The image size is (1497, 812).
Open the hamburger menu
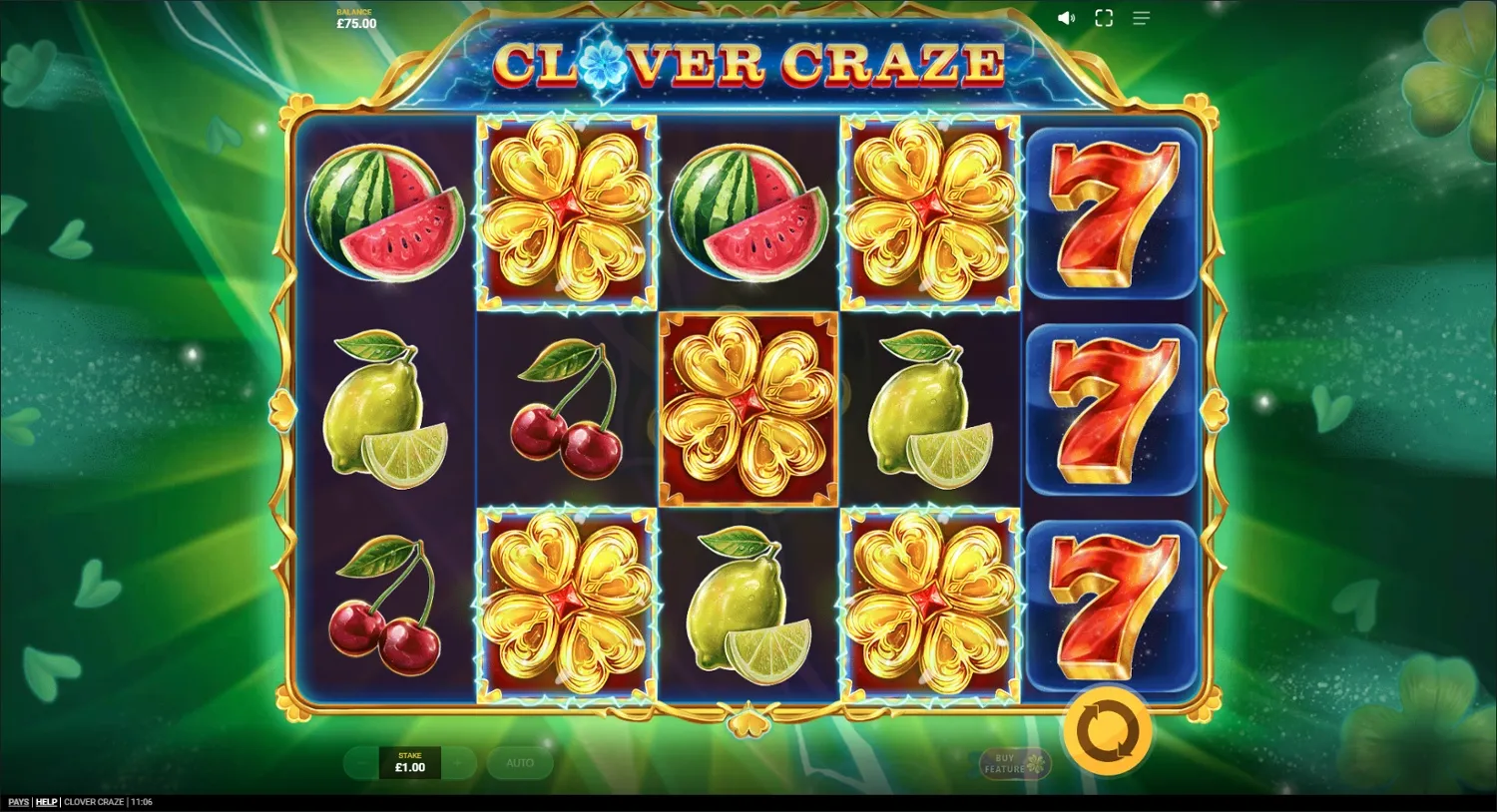1141,18
